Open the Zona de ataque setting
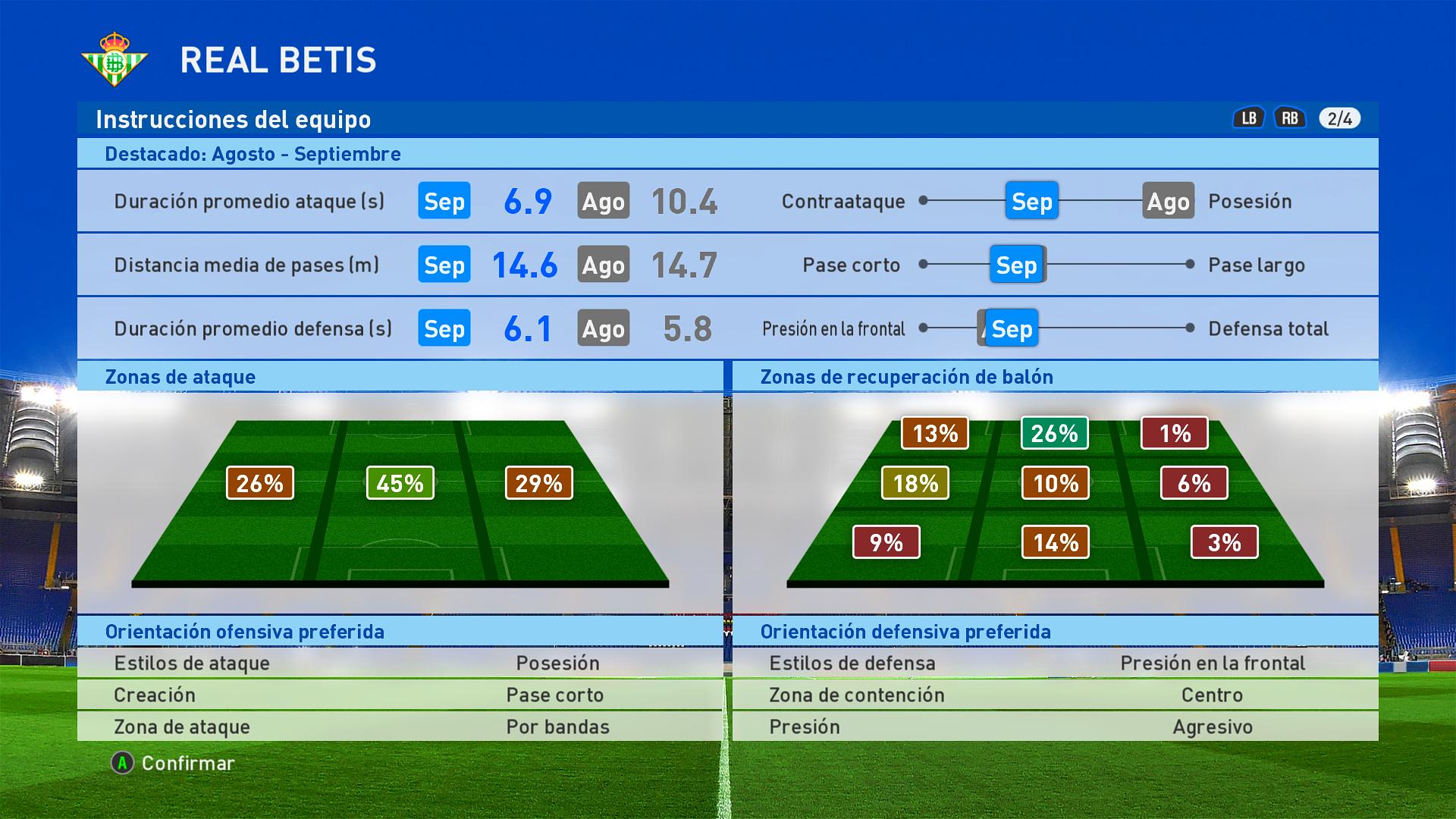The image size is (1456, 819). click(x=400, y=726)
